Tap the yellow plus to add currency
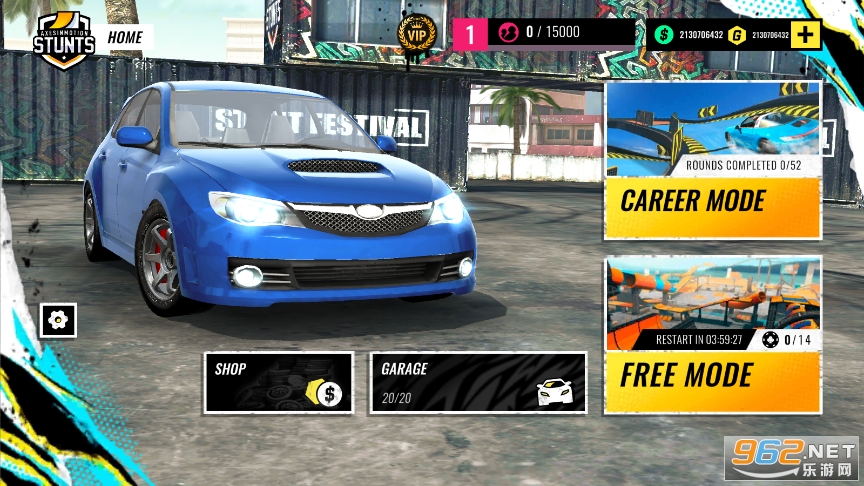Screen dimensions: 864x486 pyautogui.click(x=806, y=35)
